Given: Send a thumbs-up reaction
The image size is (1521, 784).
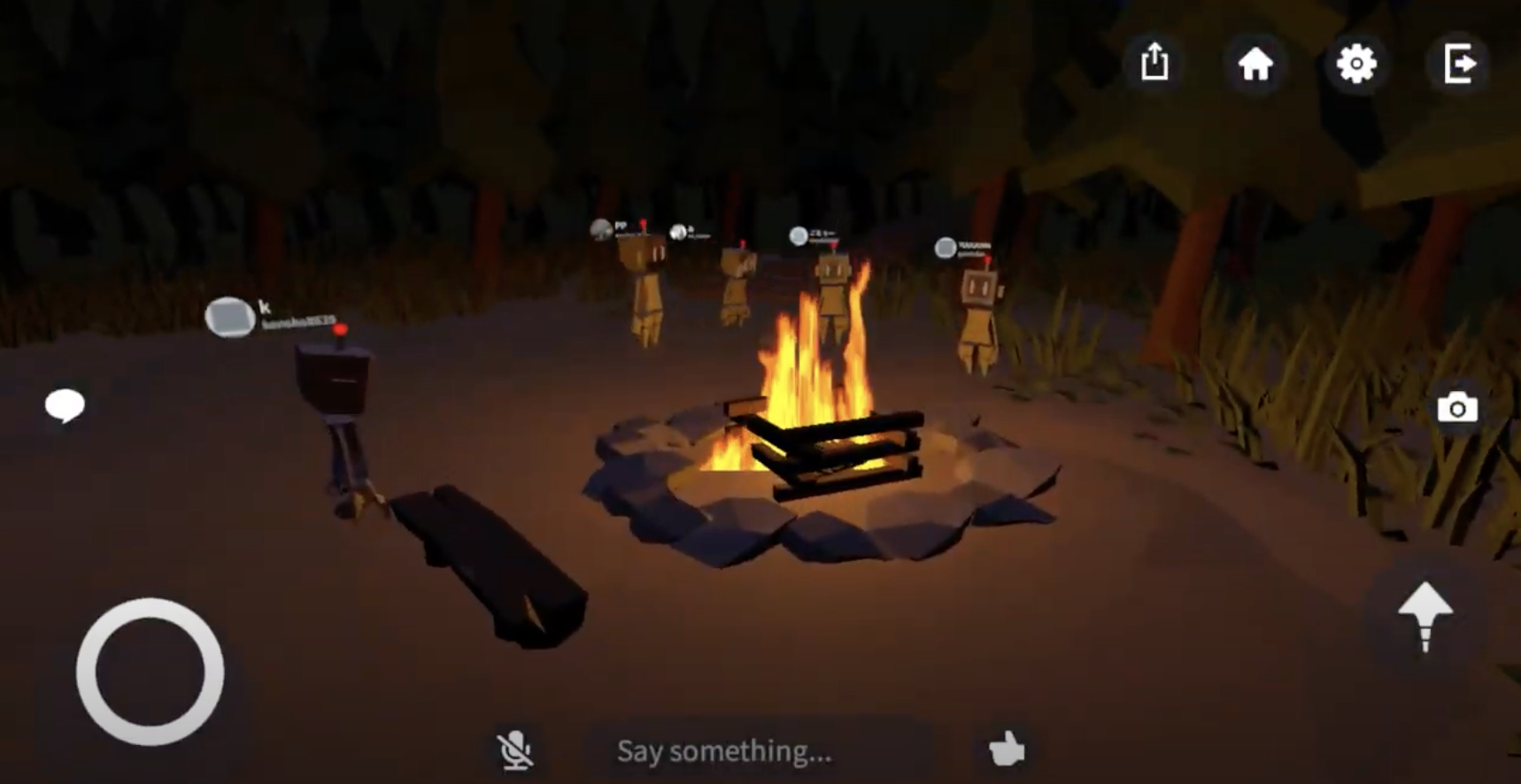Looking at the screenshot, I should tap(1007, 749).
